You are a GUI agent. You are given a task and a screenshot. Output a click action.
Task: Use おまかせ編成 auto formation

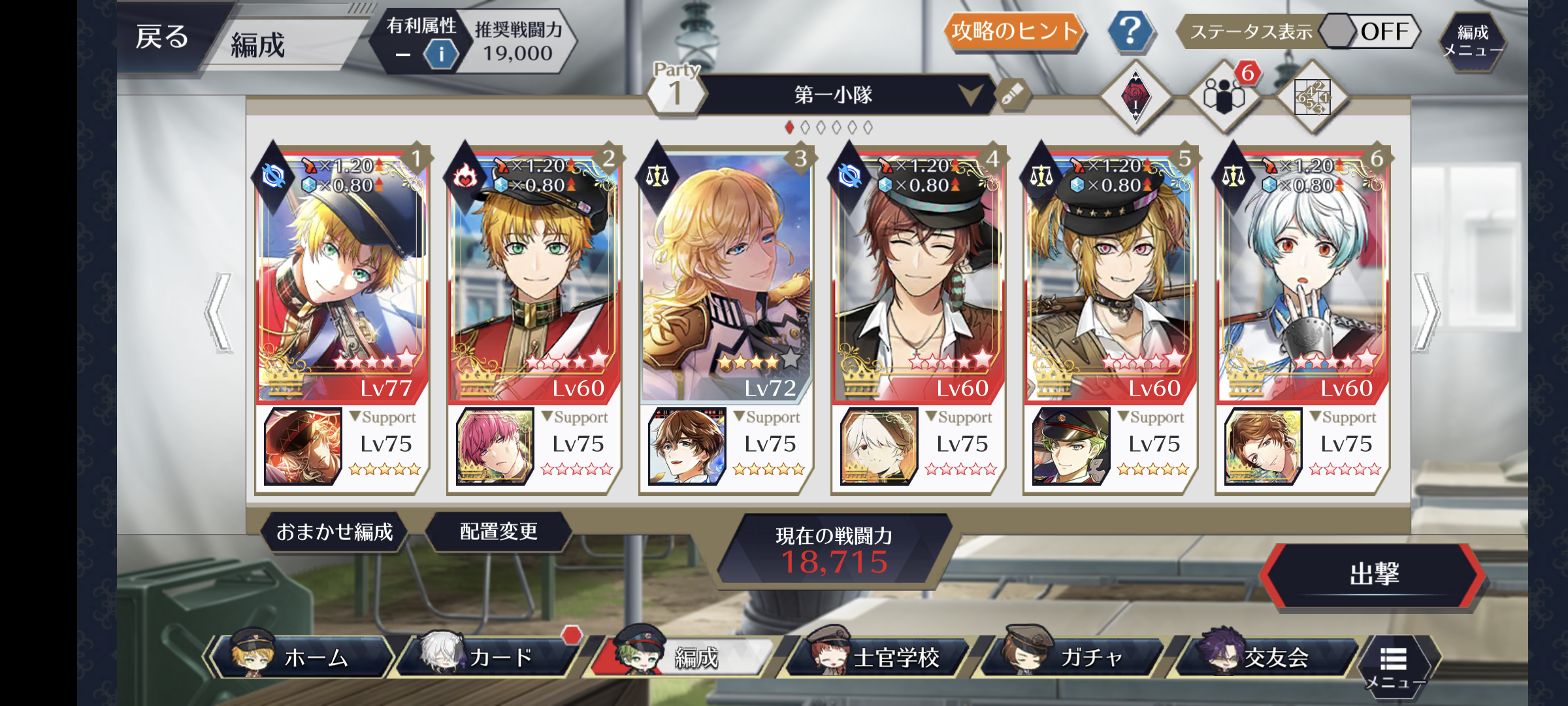[x=335, y=532]
